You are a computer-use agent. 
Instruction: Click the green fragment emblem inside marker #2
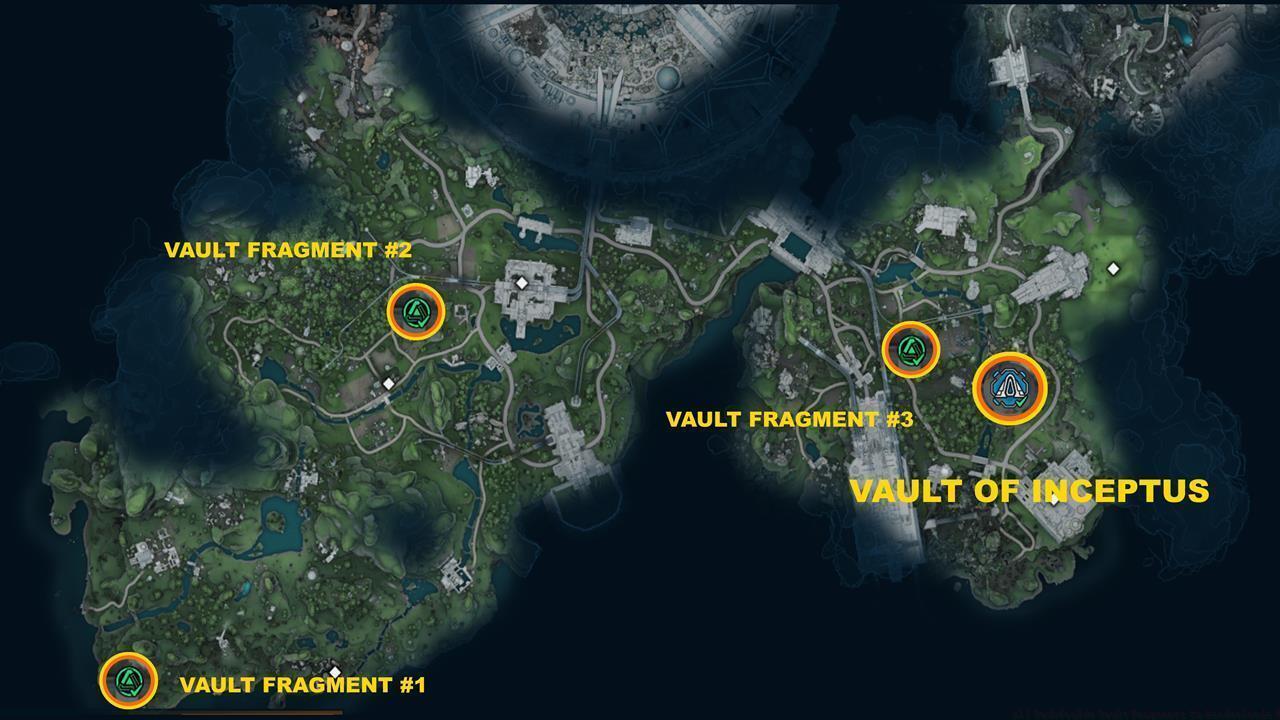click(x=417, y=313)
